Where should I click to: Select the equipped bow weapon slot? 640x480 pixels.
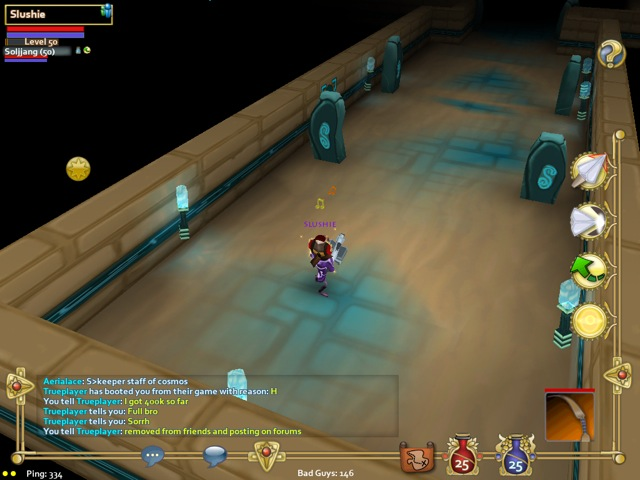[x=569, y=416]
